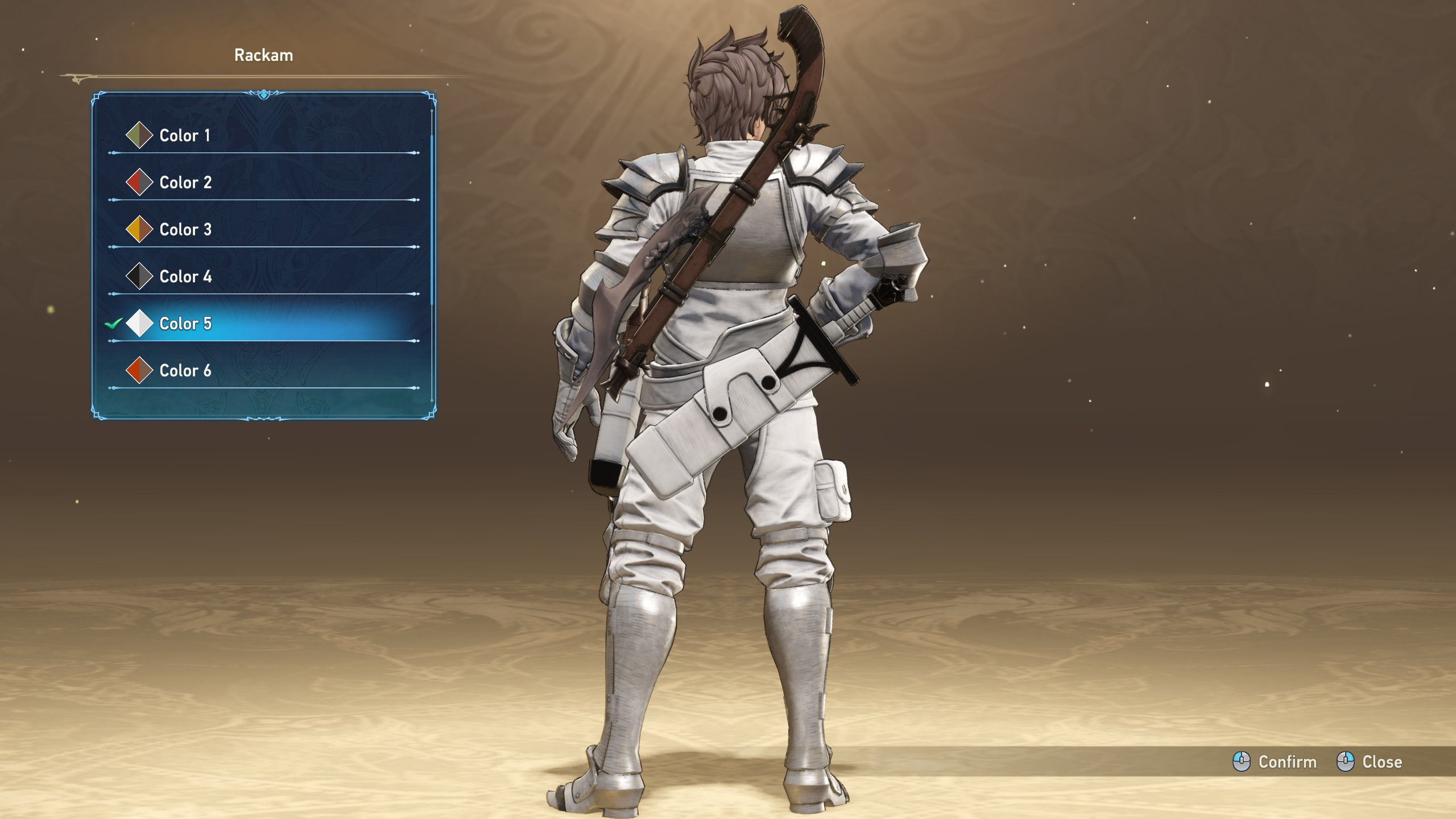The height and width of the screenshot is (819, 1456).
Task: Select the highlighted Color 5 row
Action: click(x=263, y=324)
